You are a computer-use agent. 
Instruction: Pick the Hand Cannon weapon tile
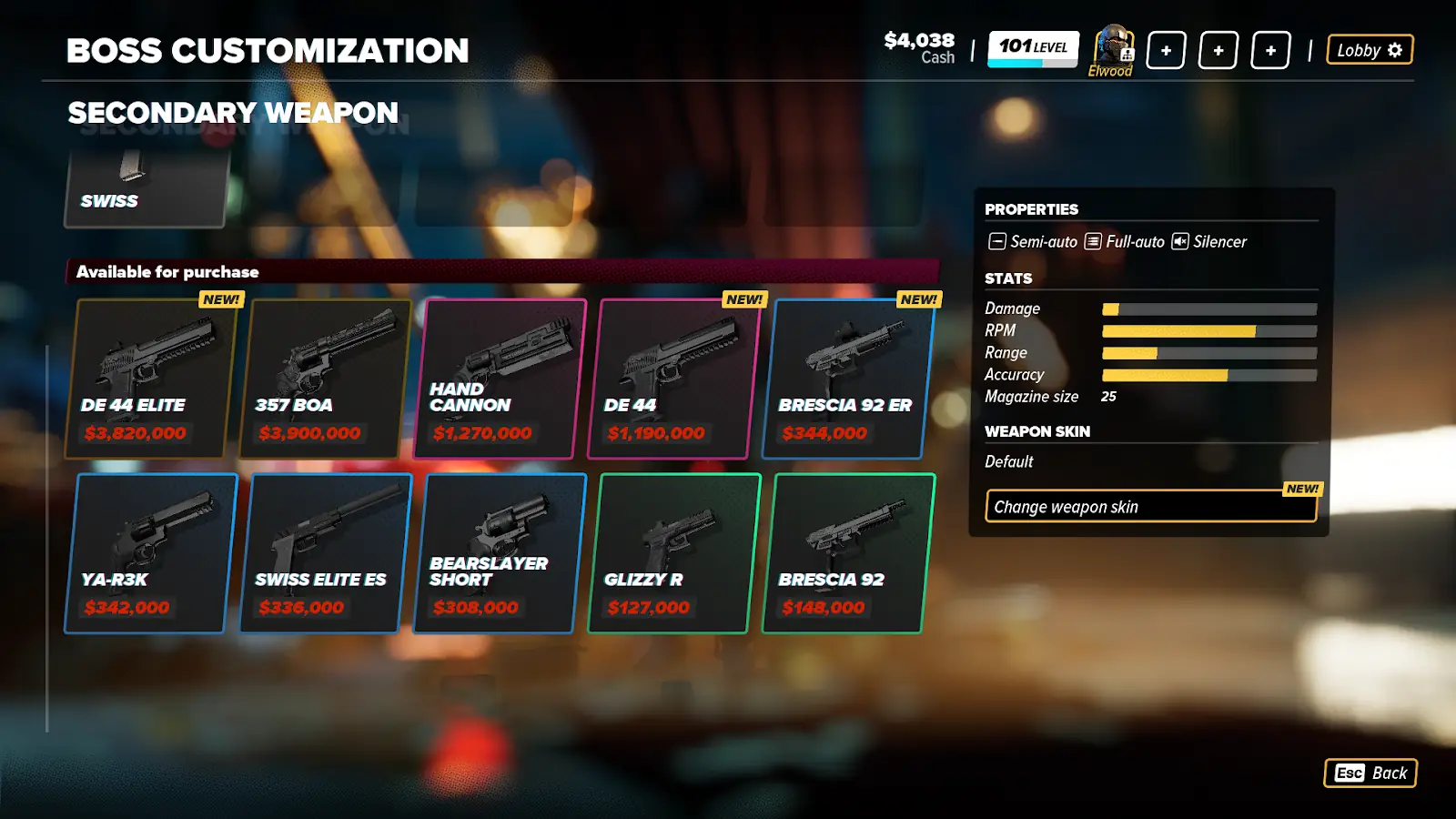500,379
